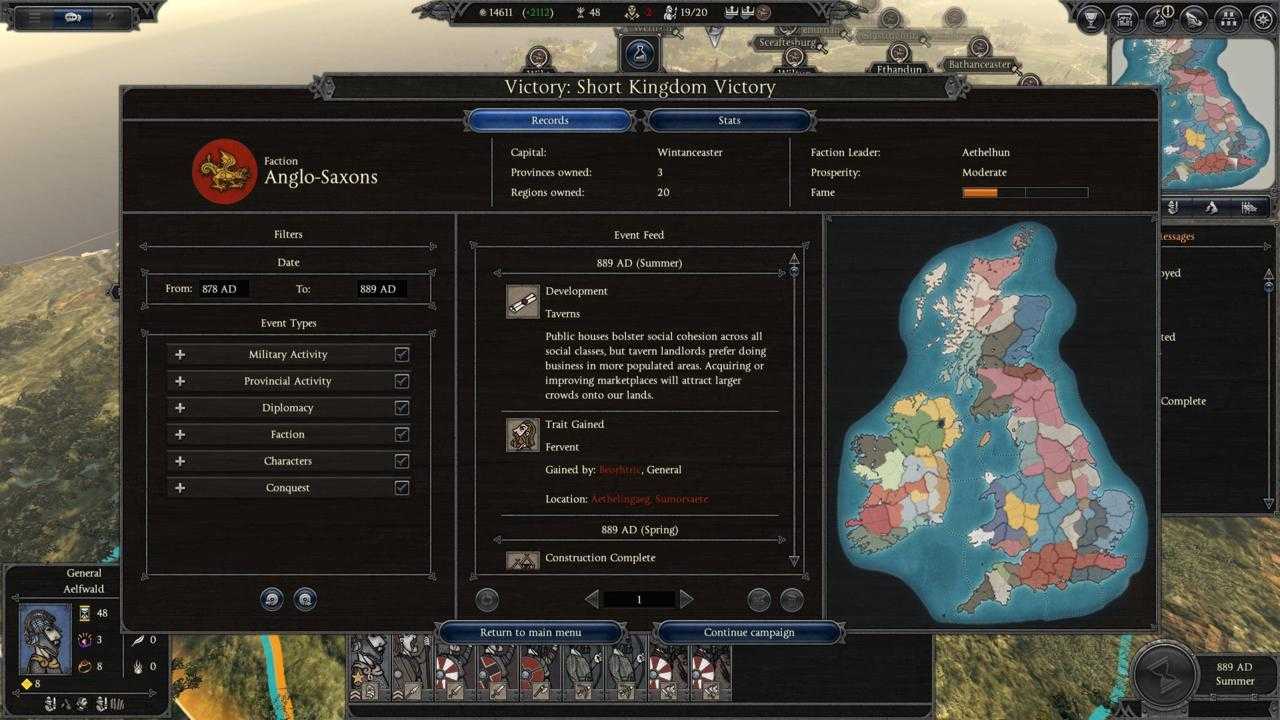Expand the Military Activity event type

(180, 354)
